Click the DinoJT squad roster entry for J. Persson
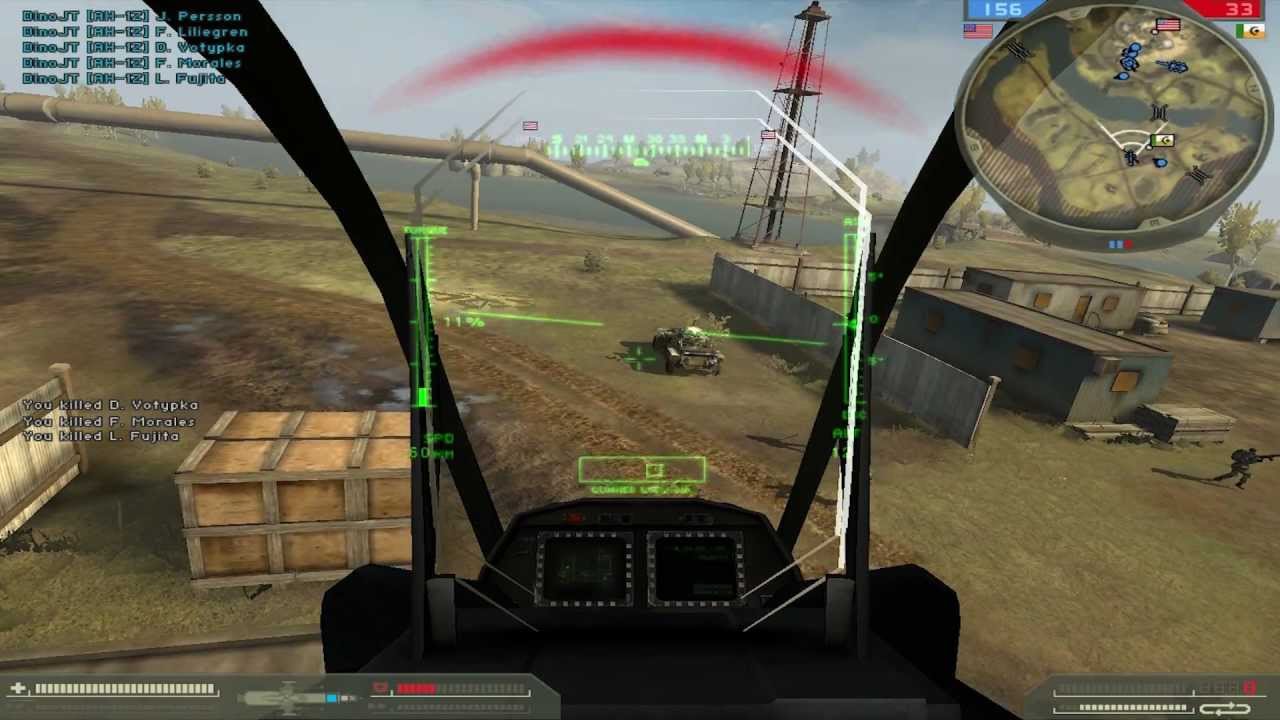 [x=130, y=16]
